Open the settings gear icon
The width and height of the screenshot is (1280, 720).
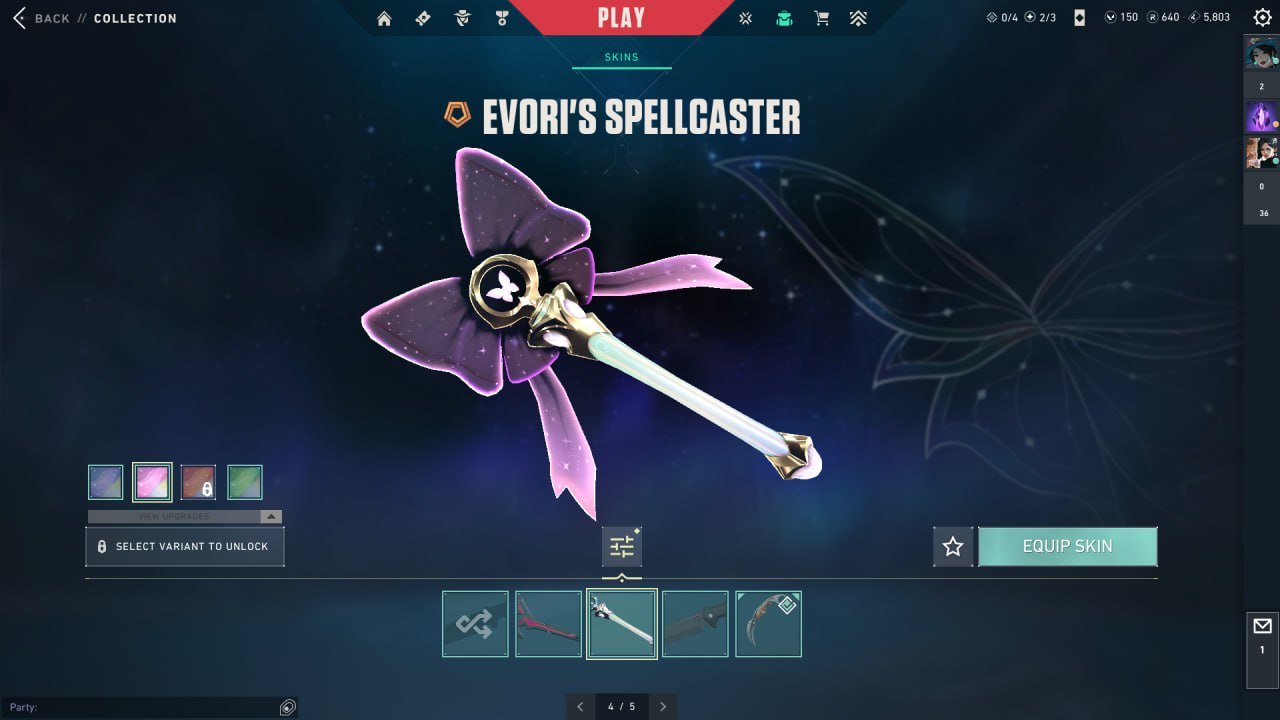(1262, 17)
